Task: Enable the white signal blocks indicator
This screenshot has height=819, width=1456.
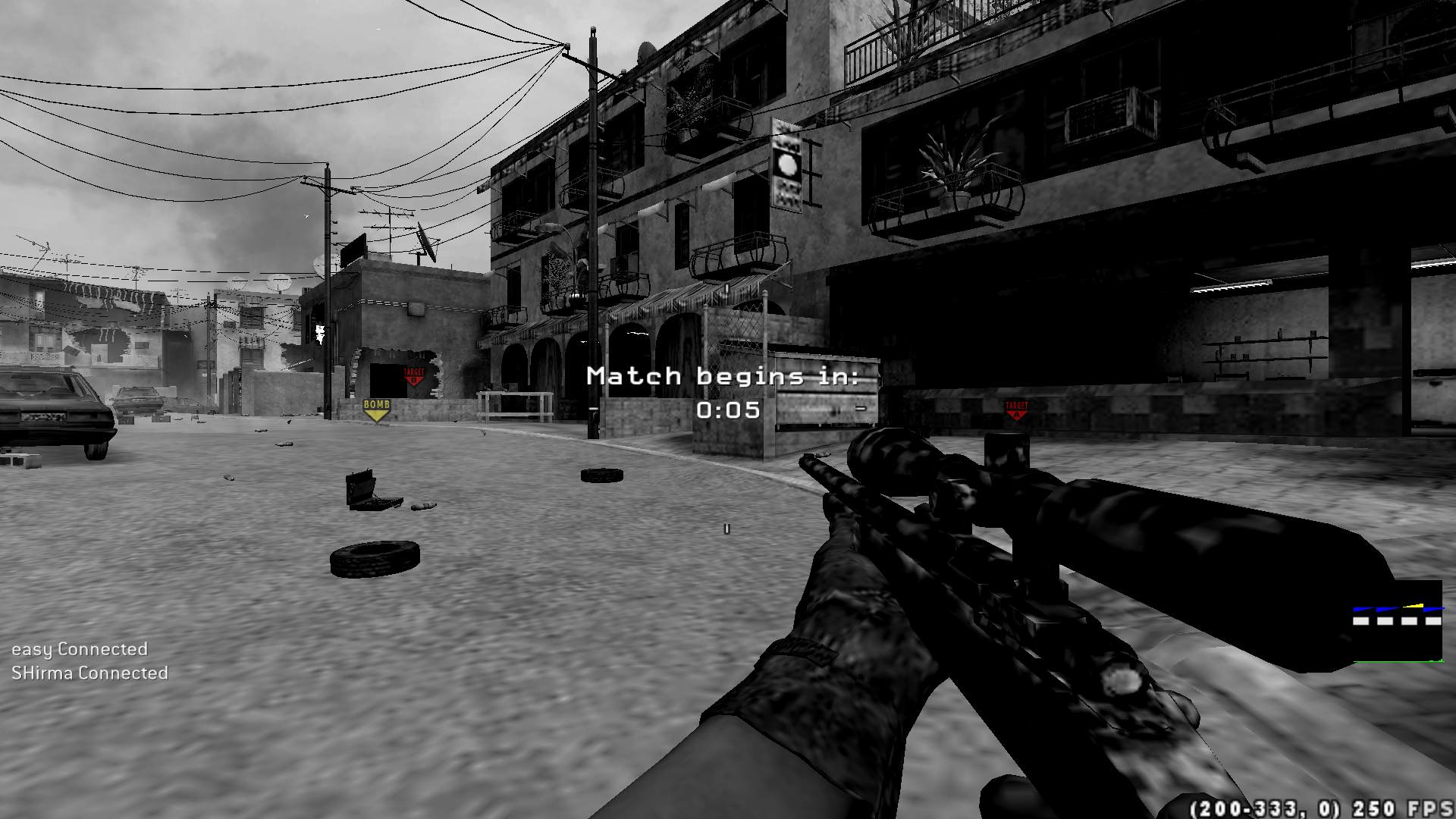Action: (1385, 621)
